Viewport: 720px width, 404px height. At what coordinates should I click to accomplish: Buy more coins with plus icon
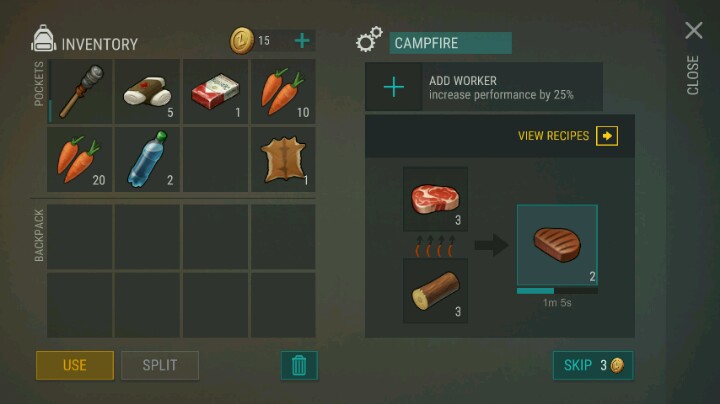point(301,41)
